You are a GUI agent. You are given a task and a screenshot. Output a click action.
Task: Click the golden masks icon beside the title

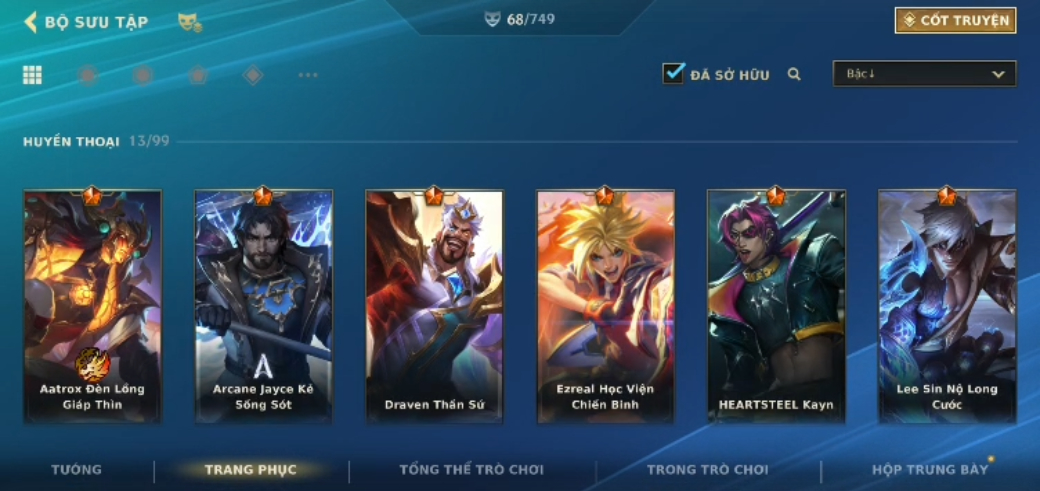pyautogui.click(x=188, y=22)
